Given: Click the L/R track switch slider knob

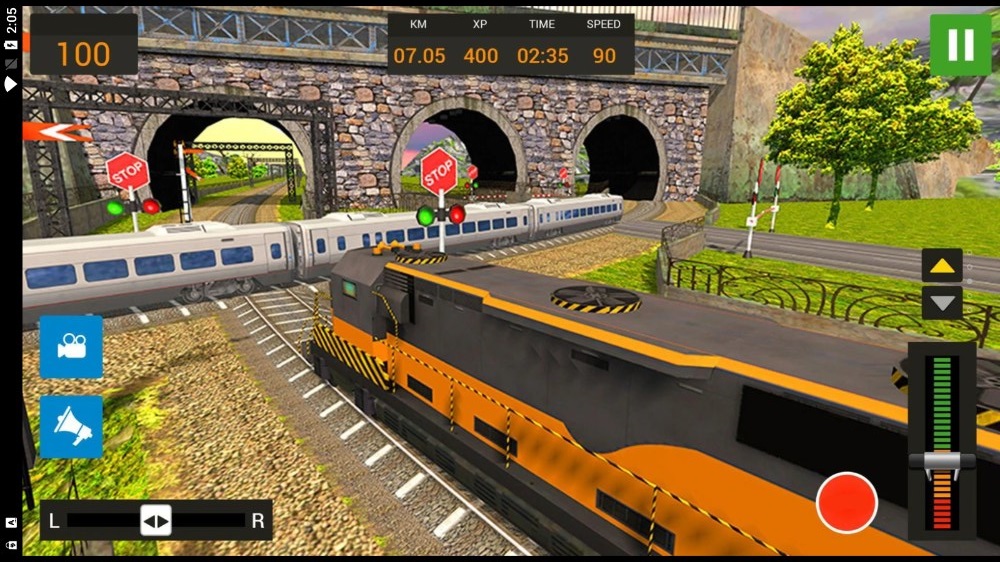Looking at the screenshot, I should pos(156,520).
